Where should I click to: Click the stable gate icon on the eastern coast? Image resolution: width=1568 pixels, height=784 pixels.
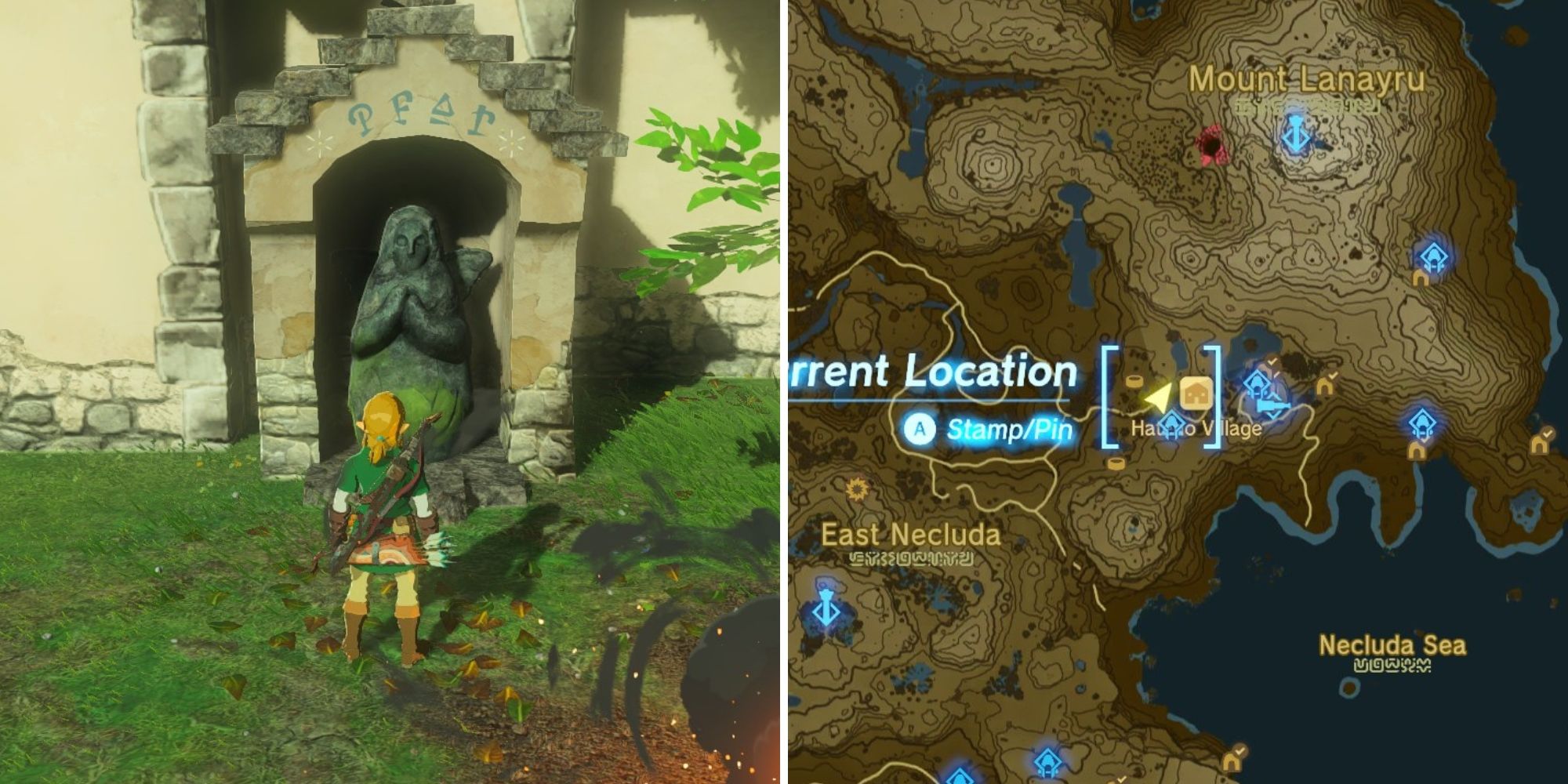click(1417, 452)
